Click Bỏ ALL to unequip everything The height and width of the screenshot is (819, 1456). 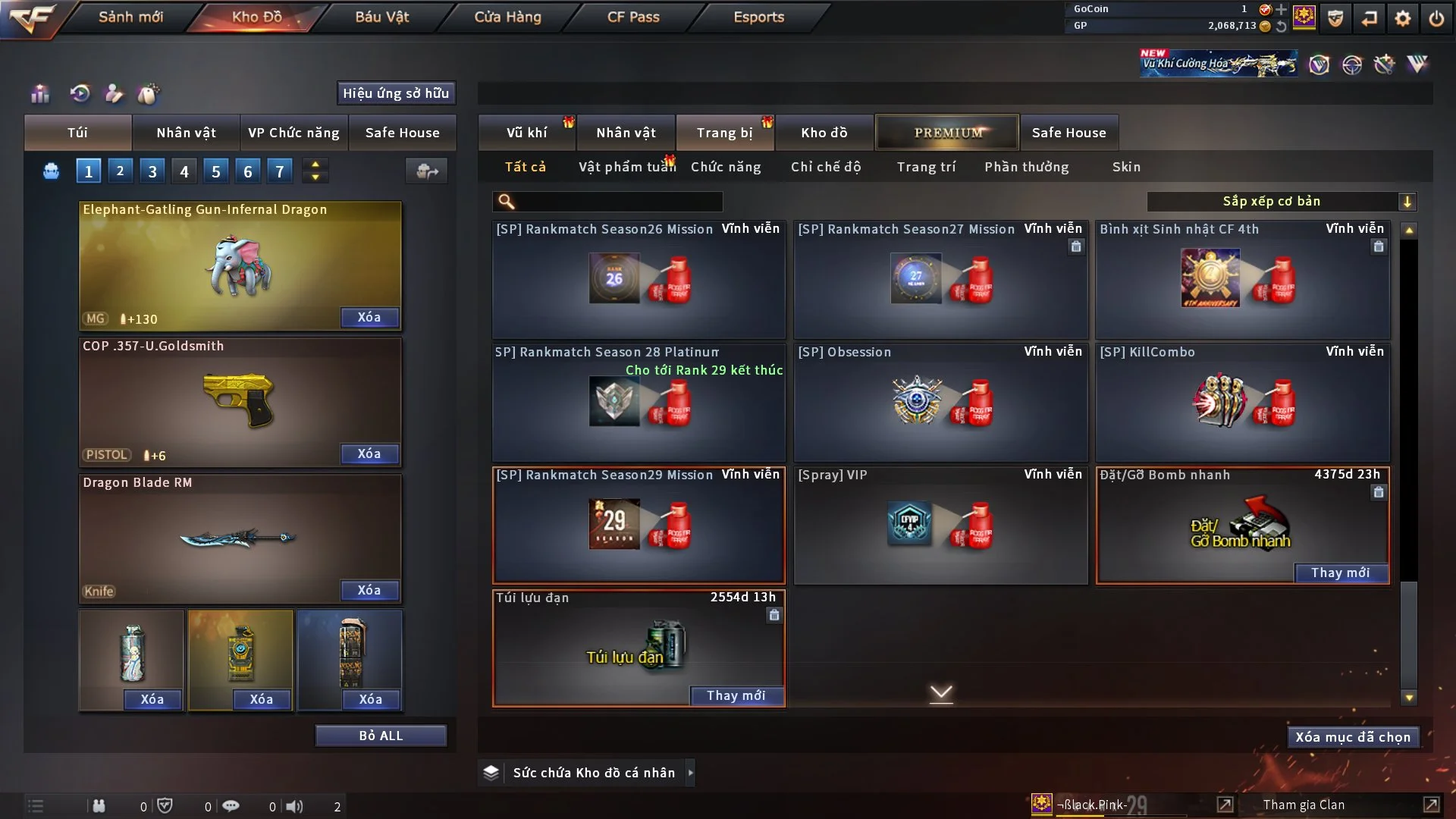tap(381, 736)
